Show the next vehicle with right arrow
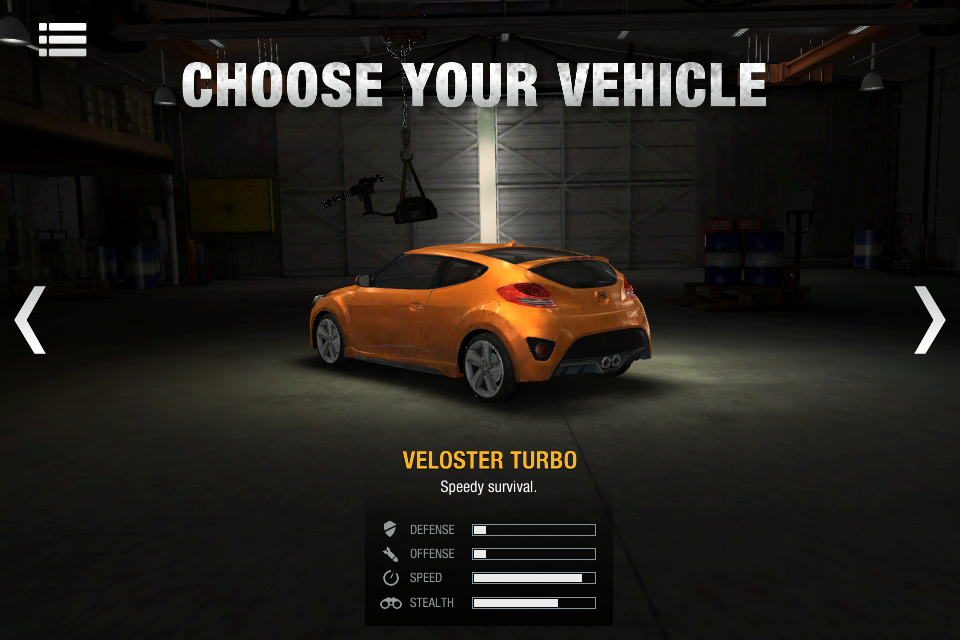This screenshot has width=960, height=640. (x=929, y=320)
